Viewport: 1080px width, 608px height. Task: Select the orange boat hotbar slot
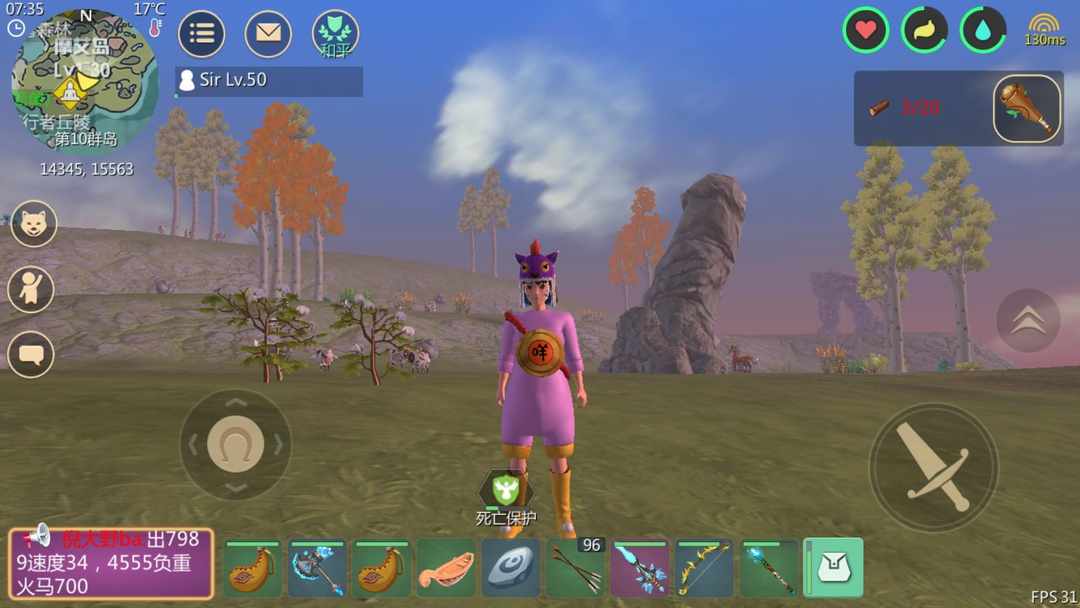tap(446, 569)
